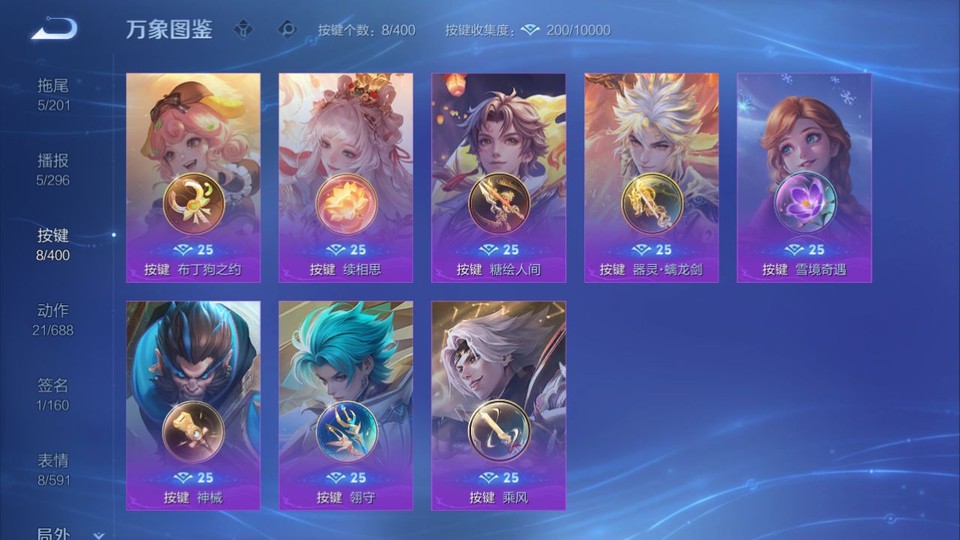Select the 按键 tab
960x540 pixels.
pos(53,244)
